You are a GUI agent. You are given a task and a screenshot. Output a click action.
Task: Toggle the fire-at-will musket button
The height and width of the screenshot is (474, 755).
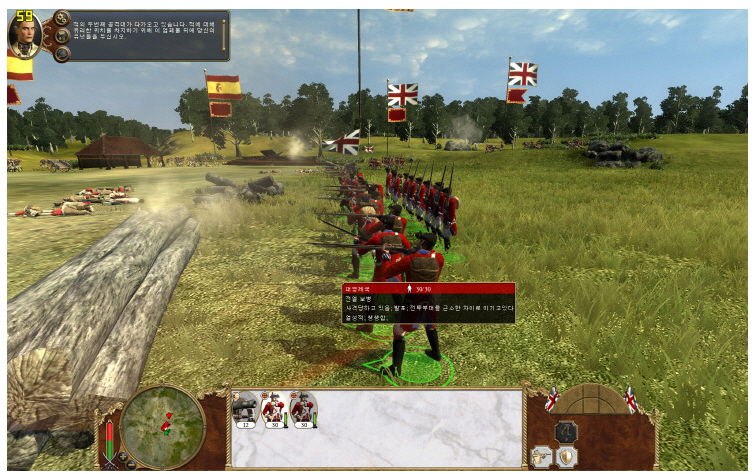coord(542,455)
